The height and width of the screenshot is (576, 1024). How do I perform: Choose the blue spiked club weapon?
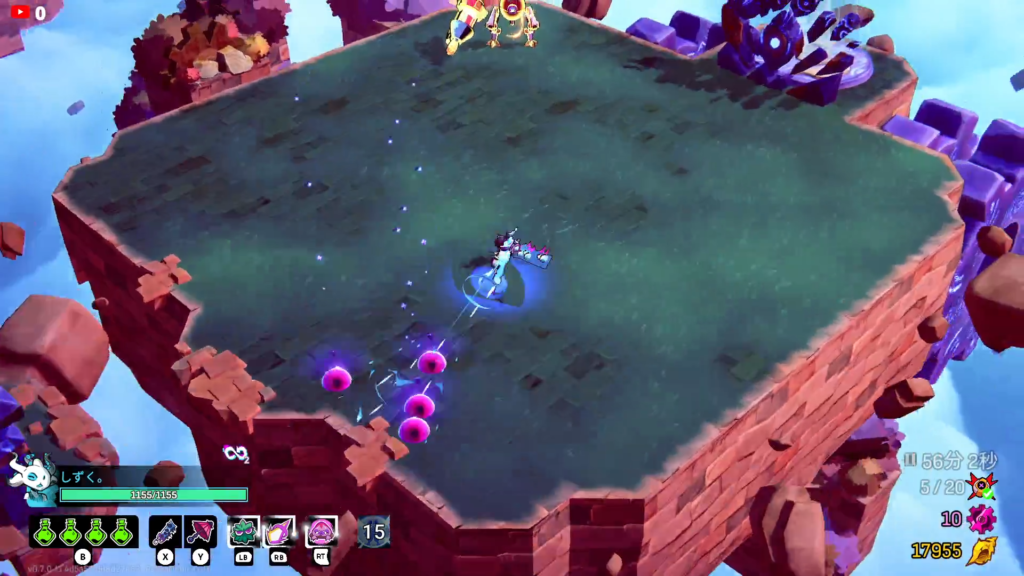165,531
